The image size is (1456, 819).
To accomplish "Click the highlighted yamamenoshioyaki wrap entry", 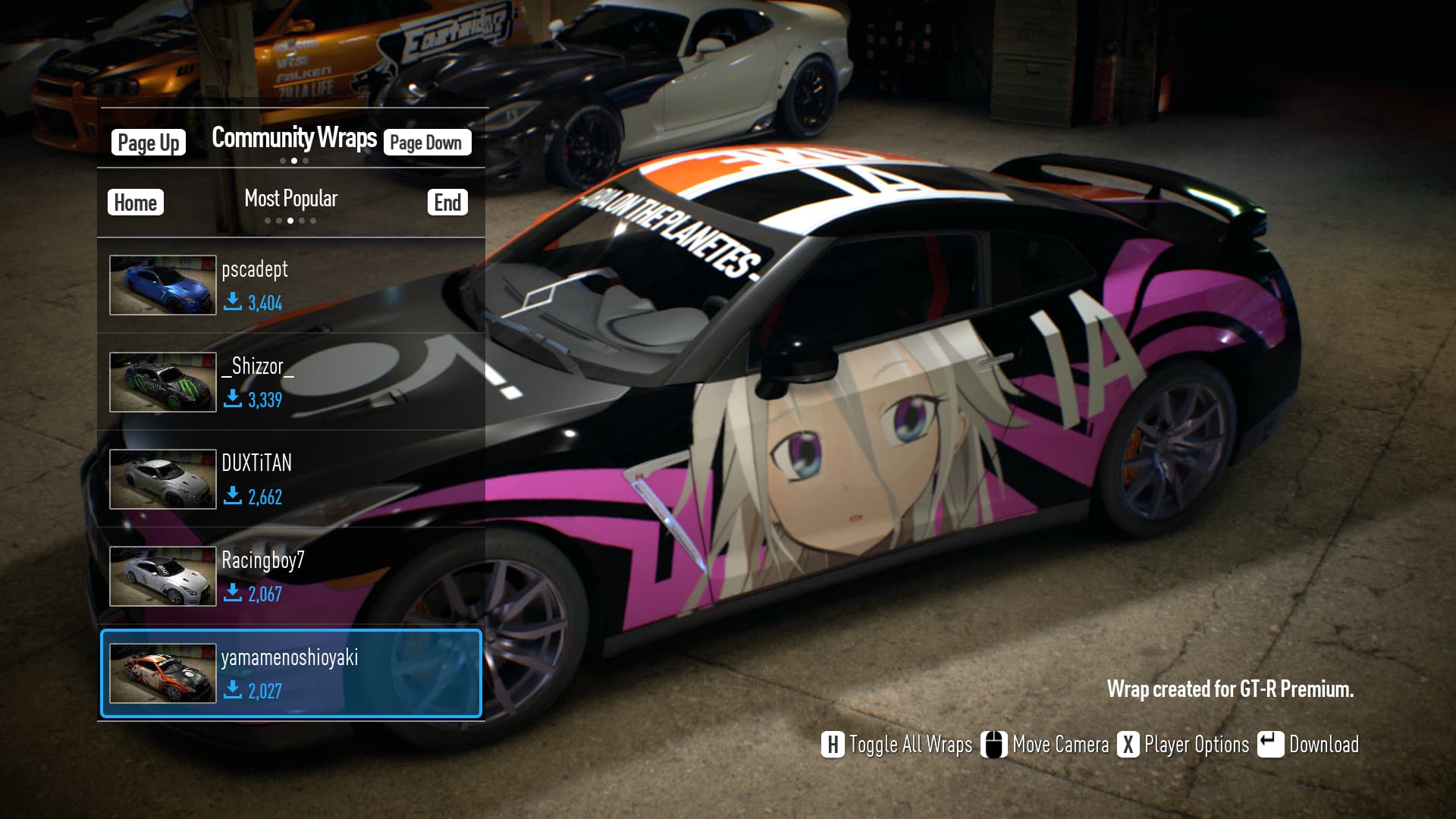I will pos(290,673).
